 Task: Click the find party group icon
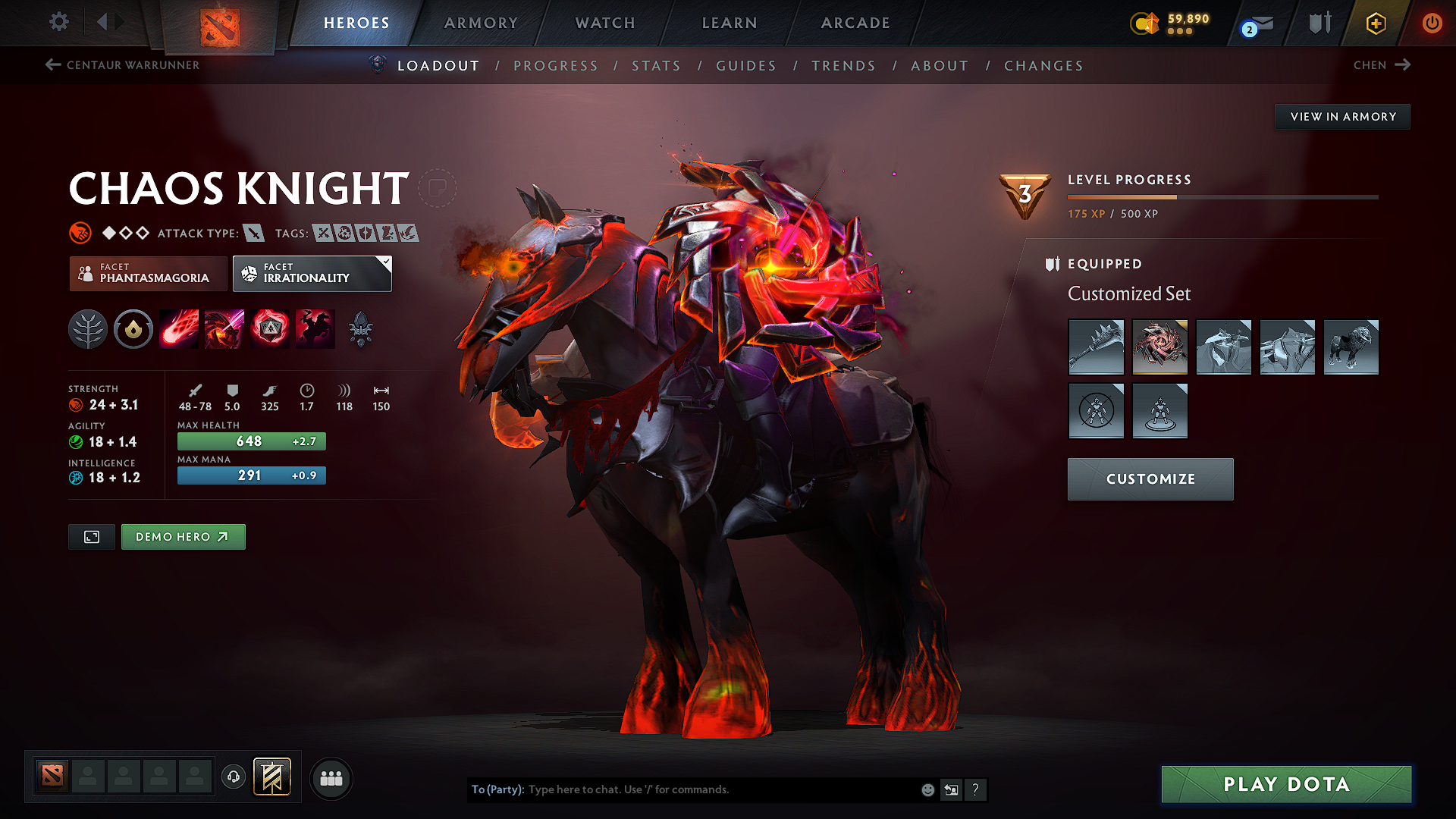pyautogui.click(x=331, y=778)
